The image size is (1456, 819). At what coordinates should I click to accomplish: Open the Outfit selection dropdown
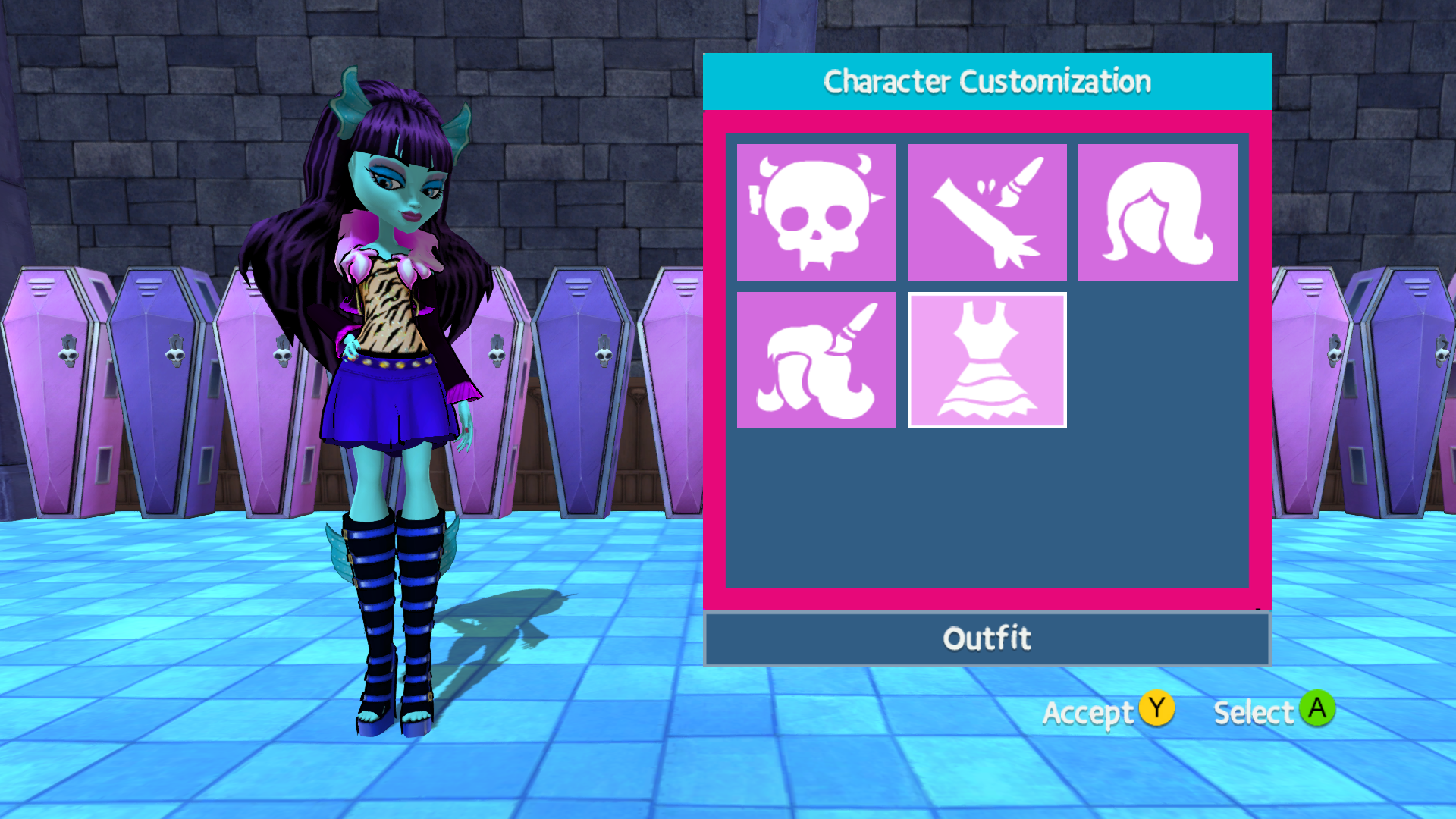click(x=987, y=638)
